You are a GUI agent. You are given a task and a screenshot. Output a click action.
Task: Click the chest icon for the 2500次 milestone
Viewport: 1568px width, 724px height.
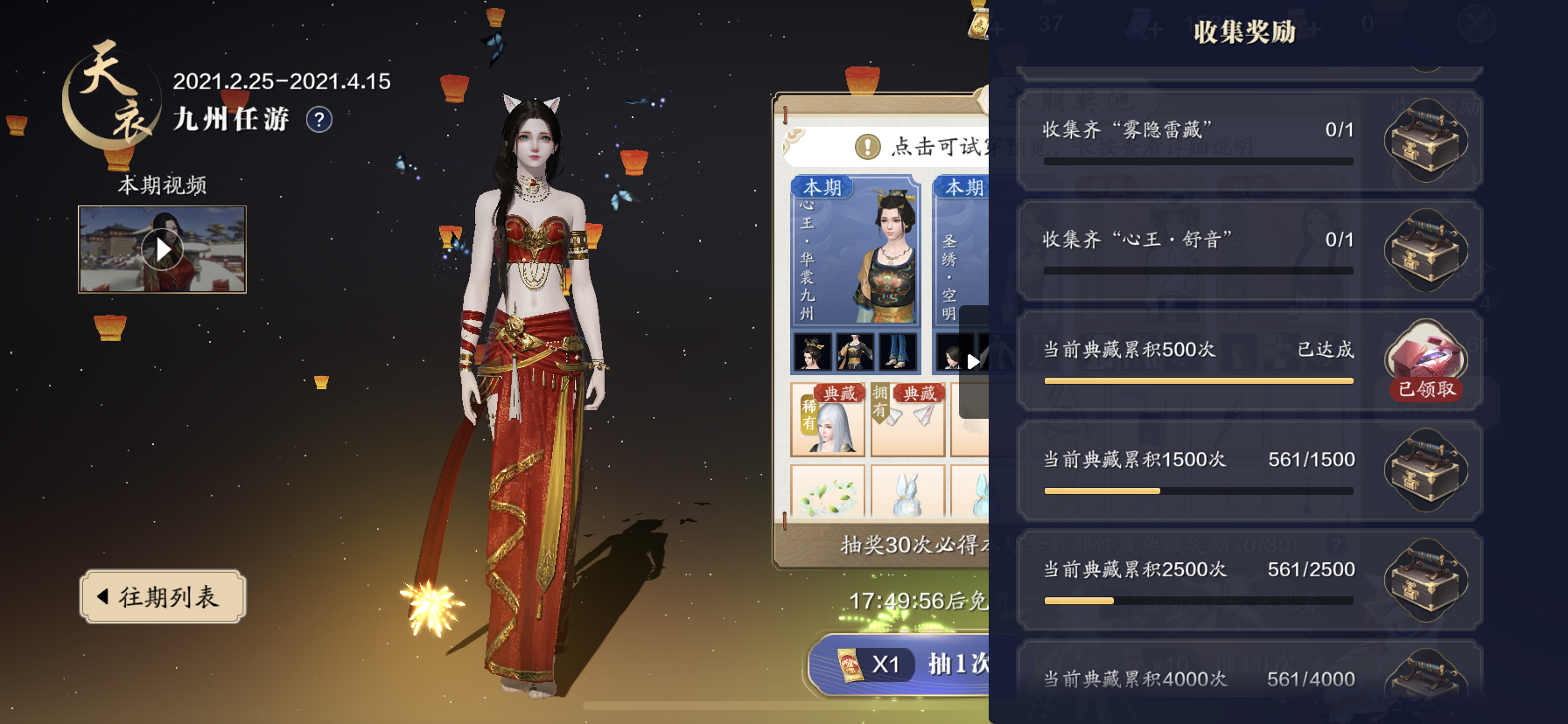coord(1426,580)
